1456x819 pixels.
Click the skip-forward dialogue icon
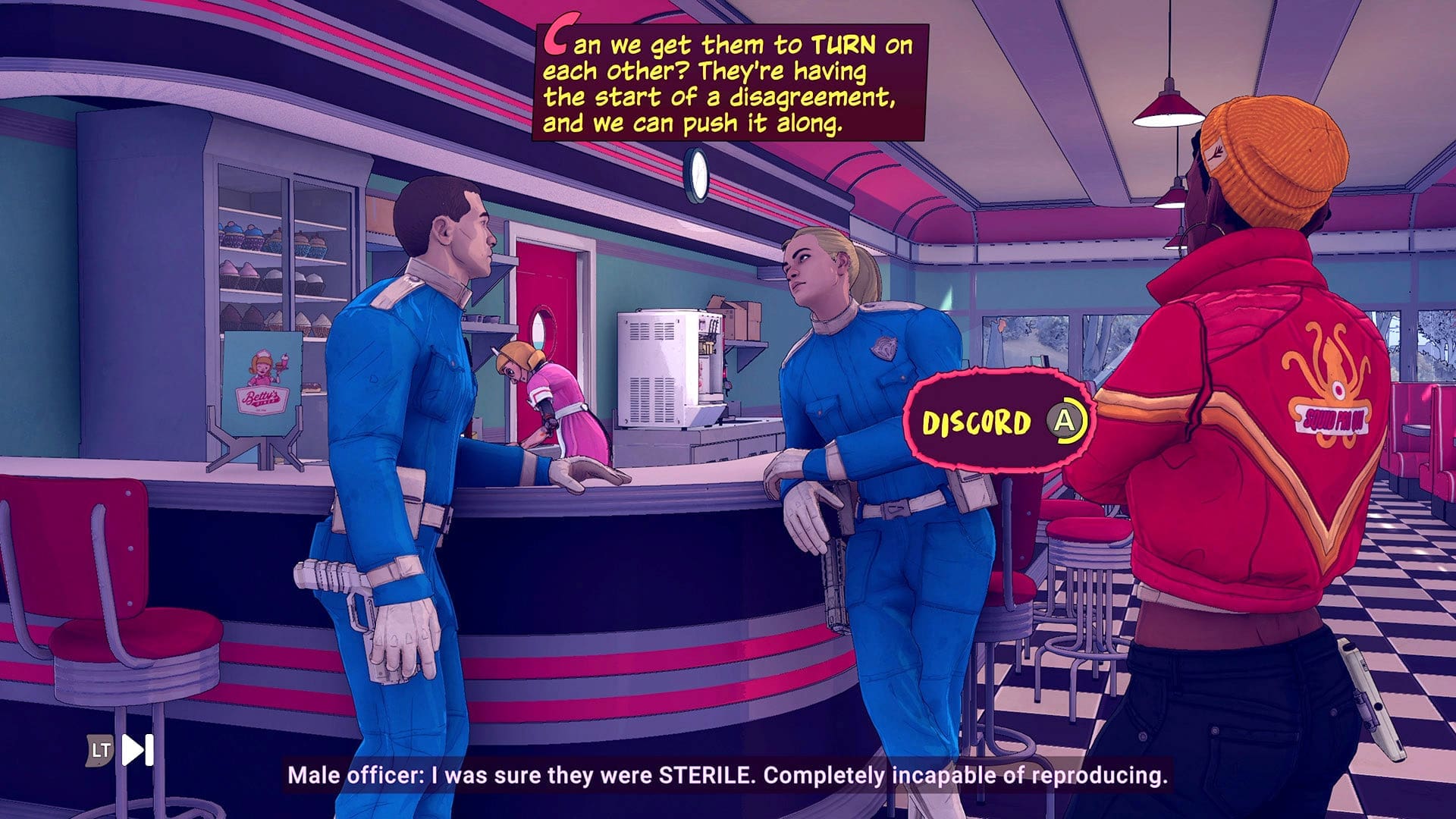138,750
